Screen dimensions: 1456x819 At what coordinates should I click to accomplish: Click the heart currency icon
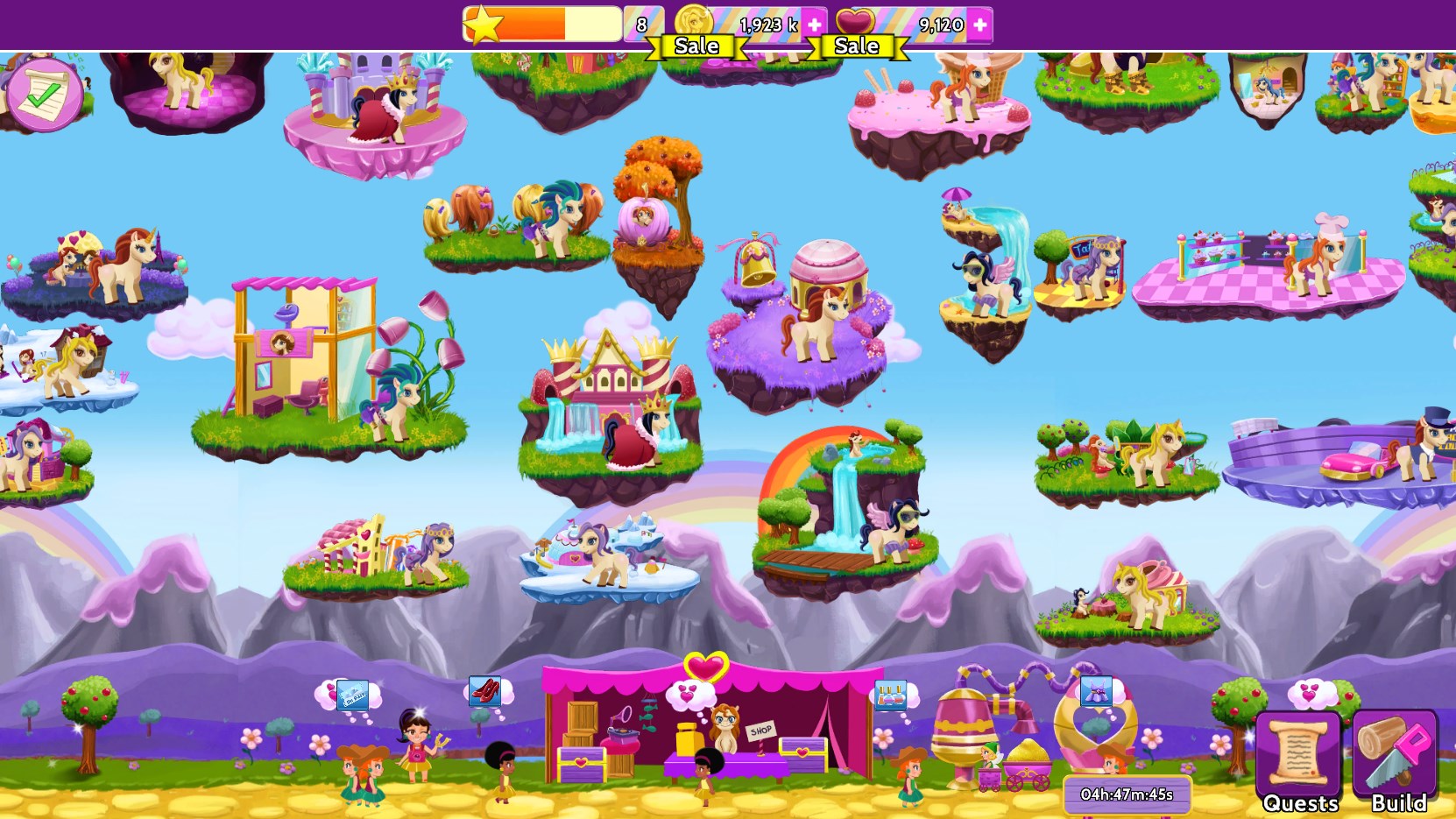[856, 19]
